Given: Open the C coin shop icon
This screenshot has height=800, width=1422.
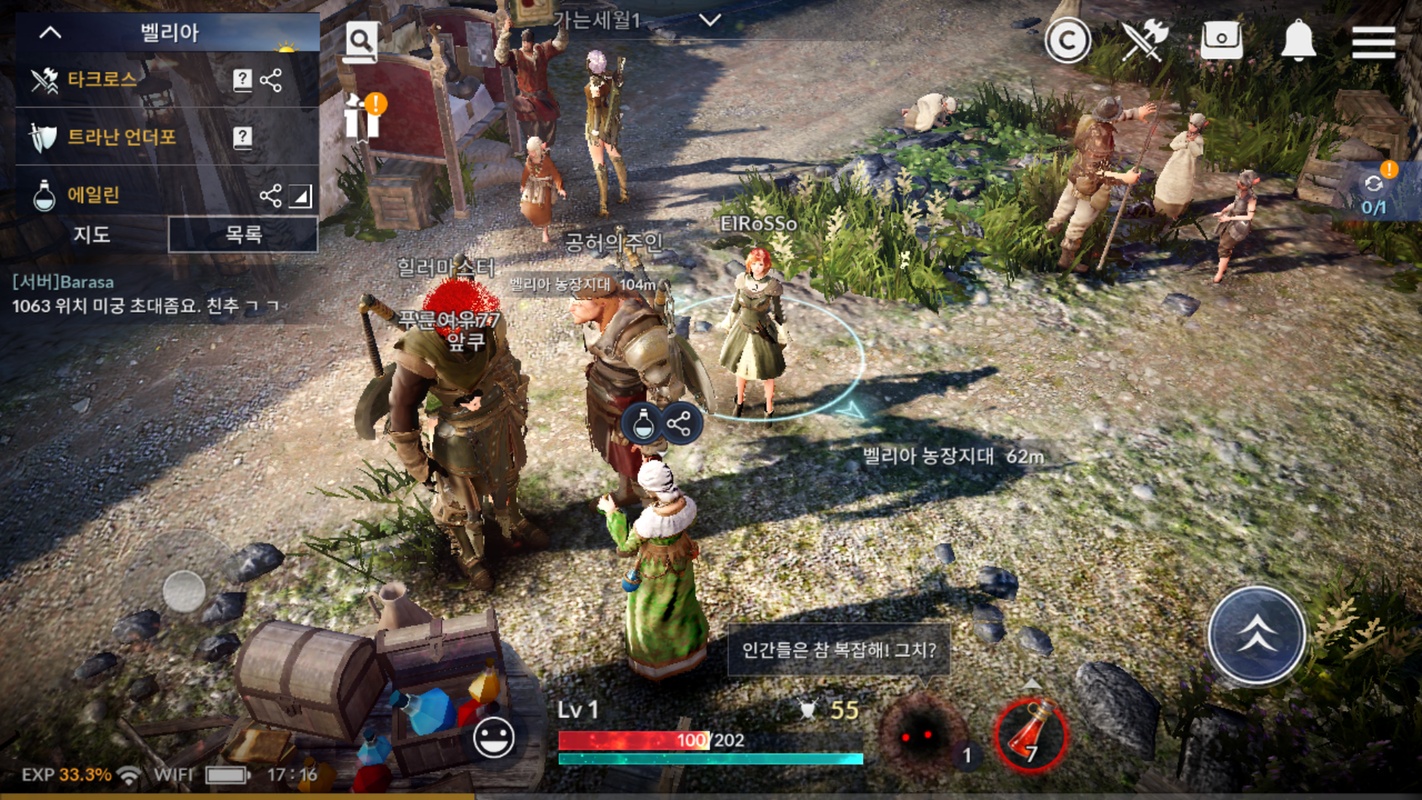Looking at the screenshot, I should [1067, 42].
